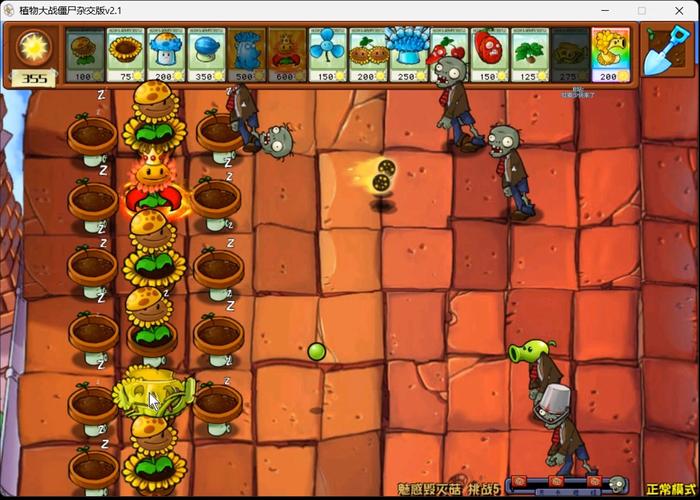Choose the 350-cost blue mushroom seed packet
The image size is (700, 500).
coord(207,54)
